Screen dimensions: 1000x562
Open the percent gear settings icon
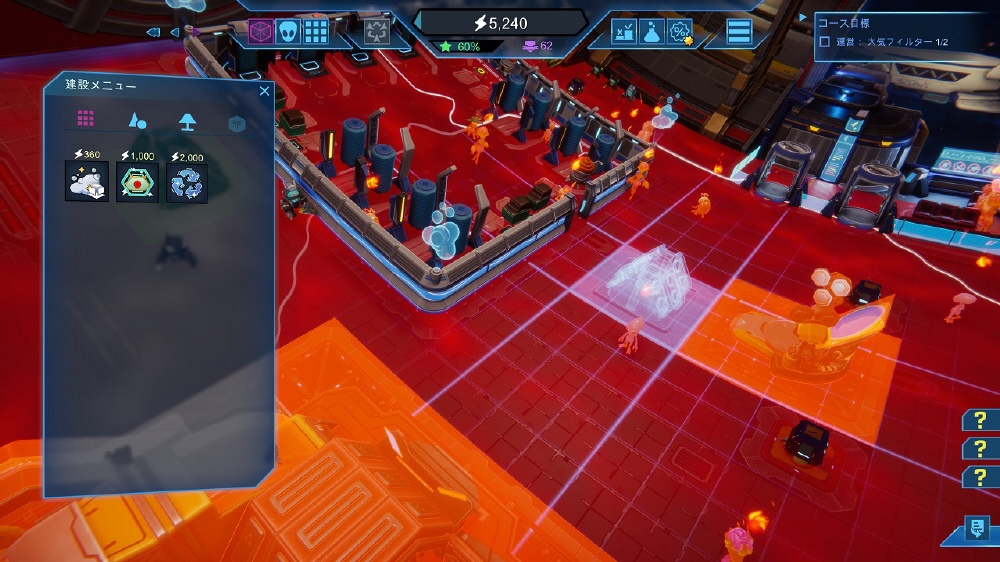pyautogui.click(x=680, y=33)
